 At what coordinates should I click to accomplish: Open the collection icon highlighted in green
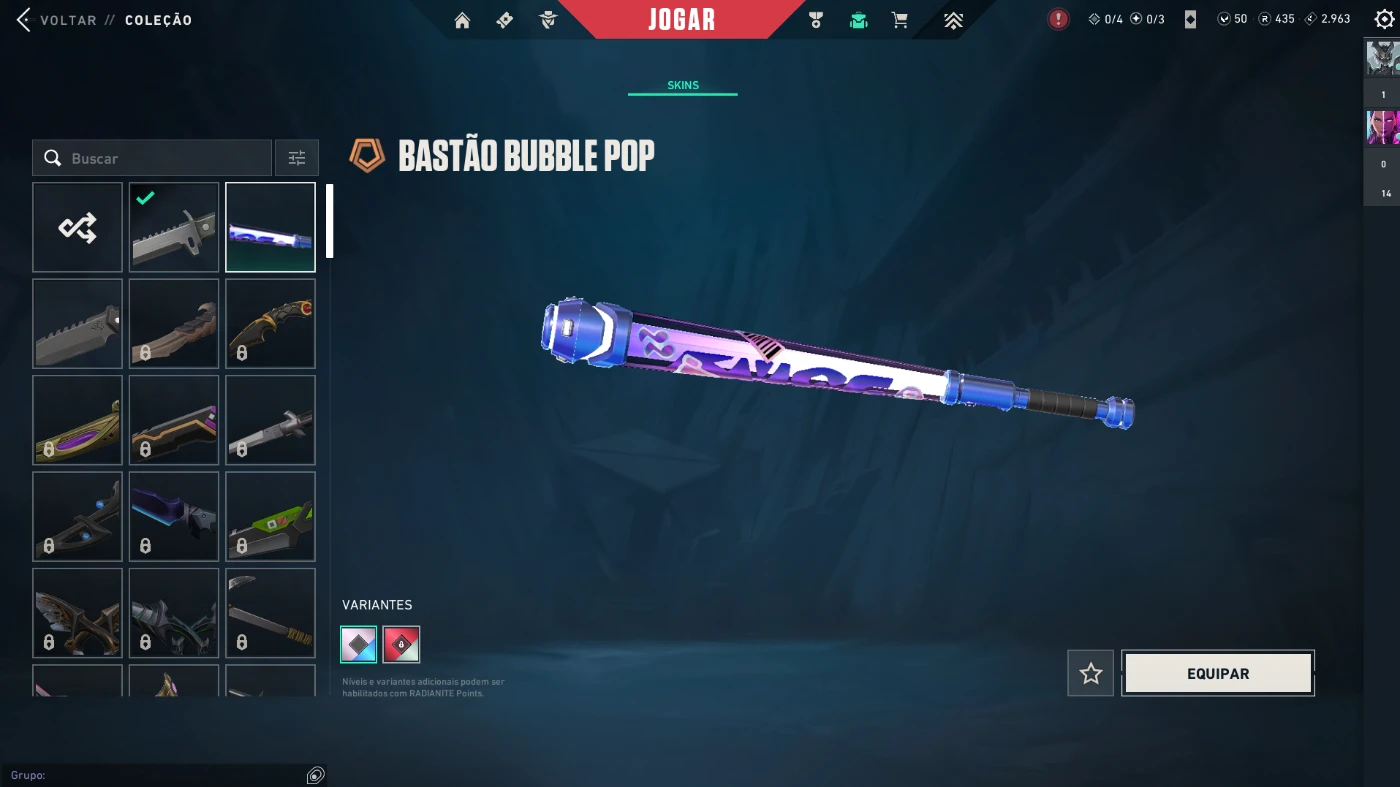[858, 20]
